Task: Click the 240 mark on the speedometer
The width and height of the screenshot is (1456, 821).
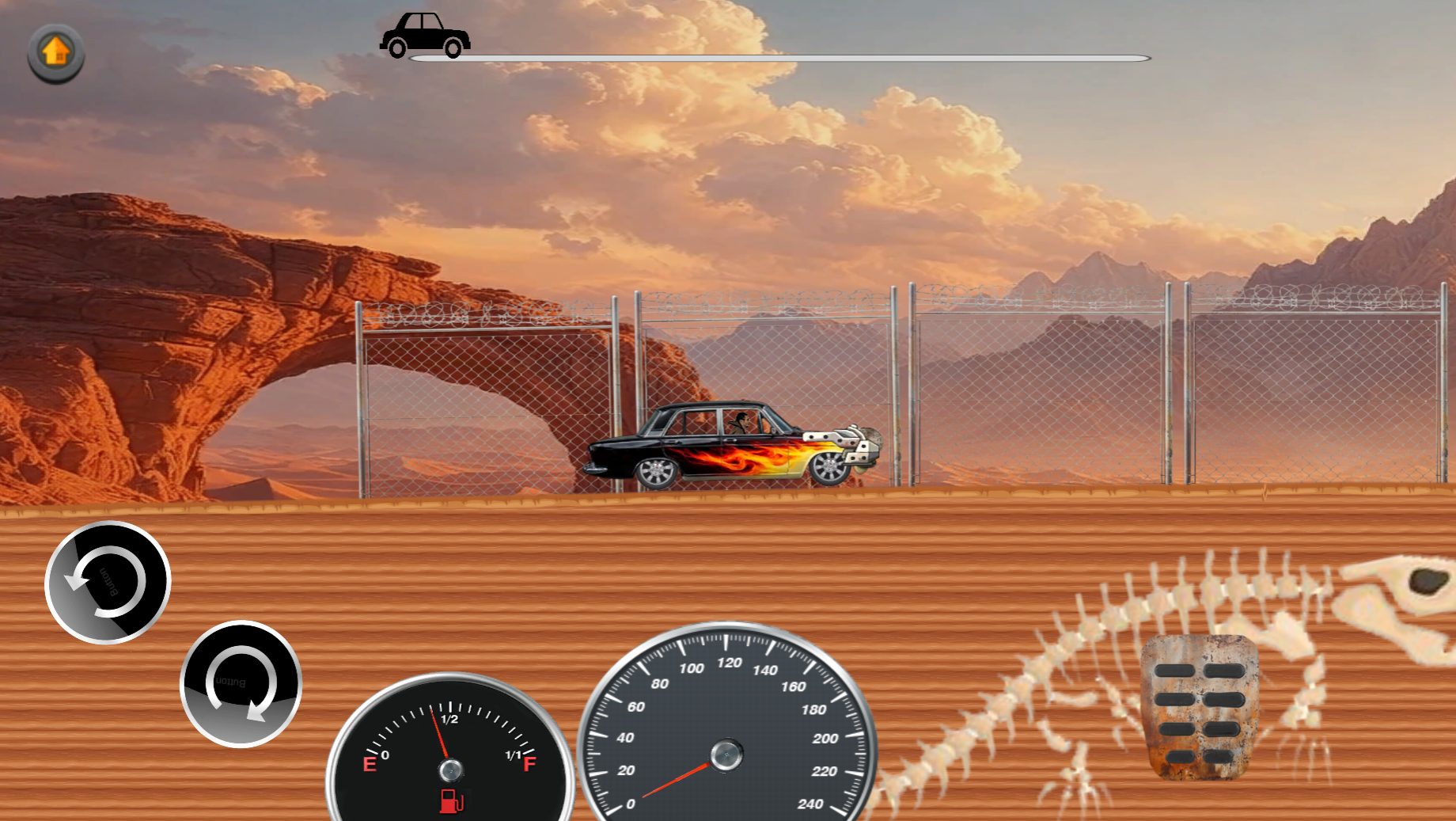Action: pos(811,803)
